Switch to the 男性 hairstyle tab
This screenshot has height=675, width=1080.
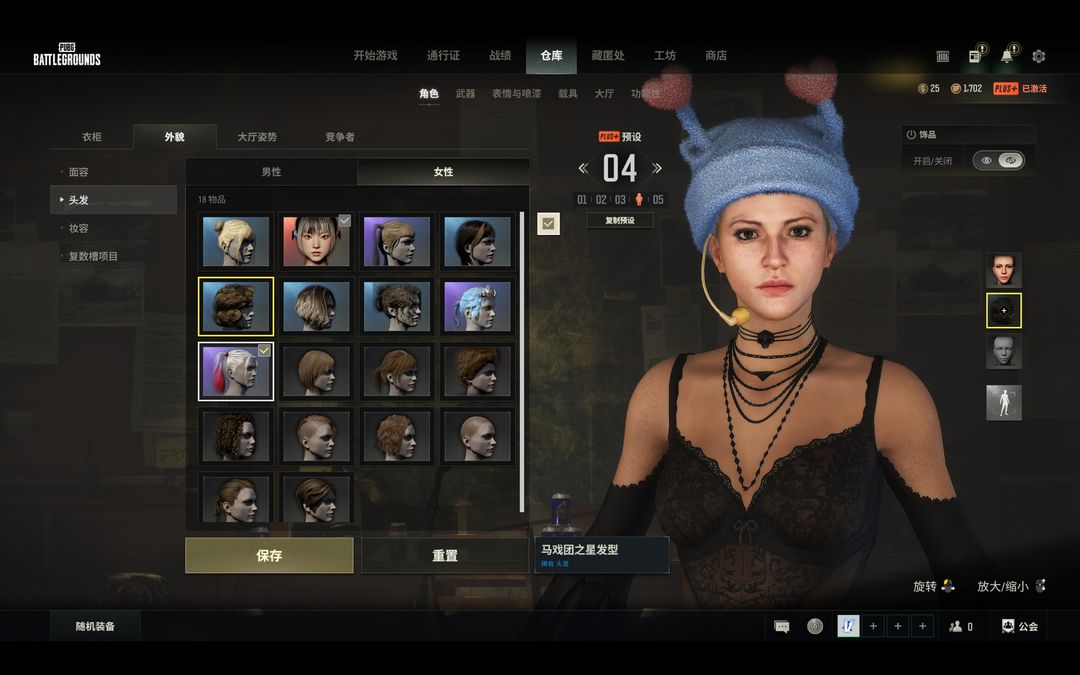coord(271,172)
